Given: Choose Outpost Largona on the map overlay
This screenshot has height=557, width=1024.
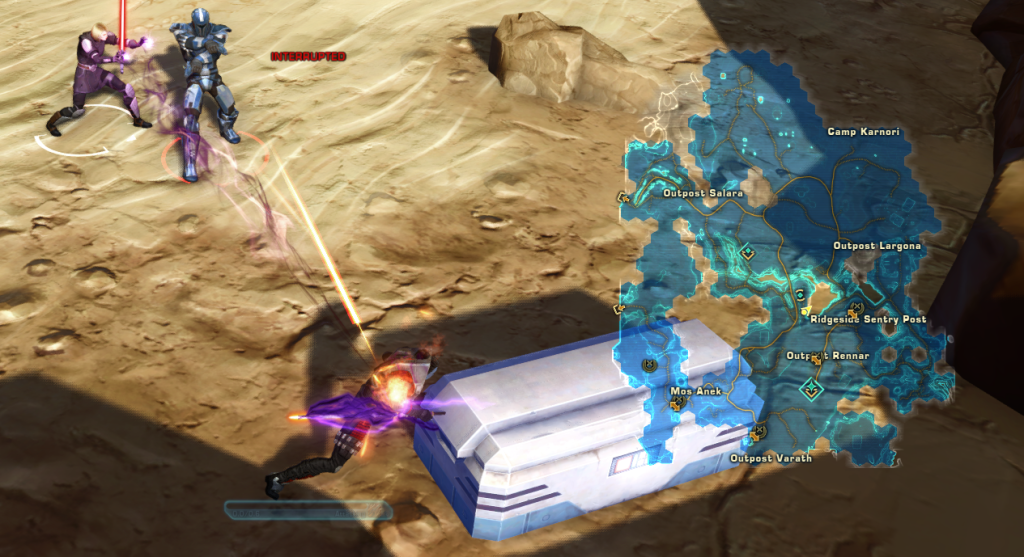Looking at the screenshot, I should coord(877,246).
